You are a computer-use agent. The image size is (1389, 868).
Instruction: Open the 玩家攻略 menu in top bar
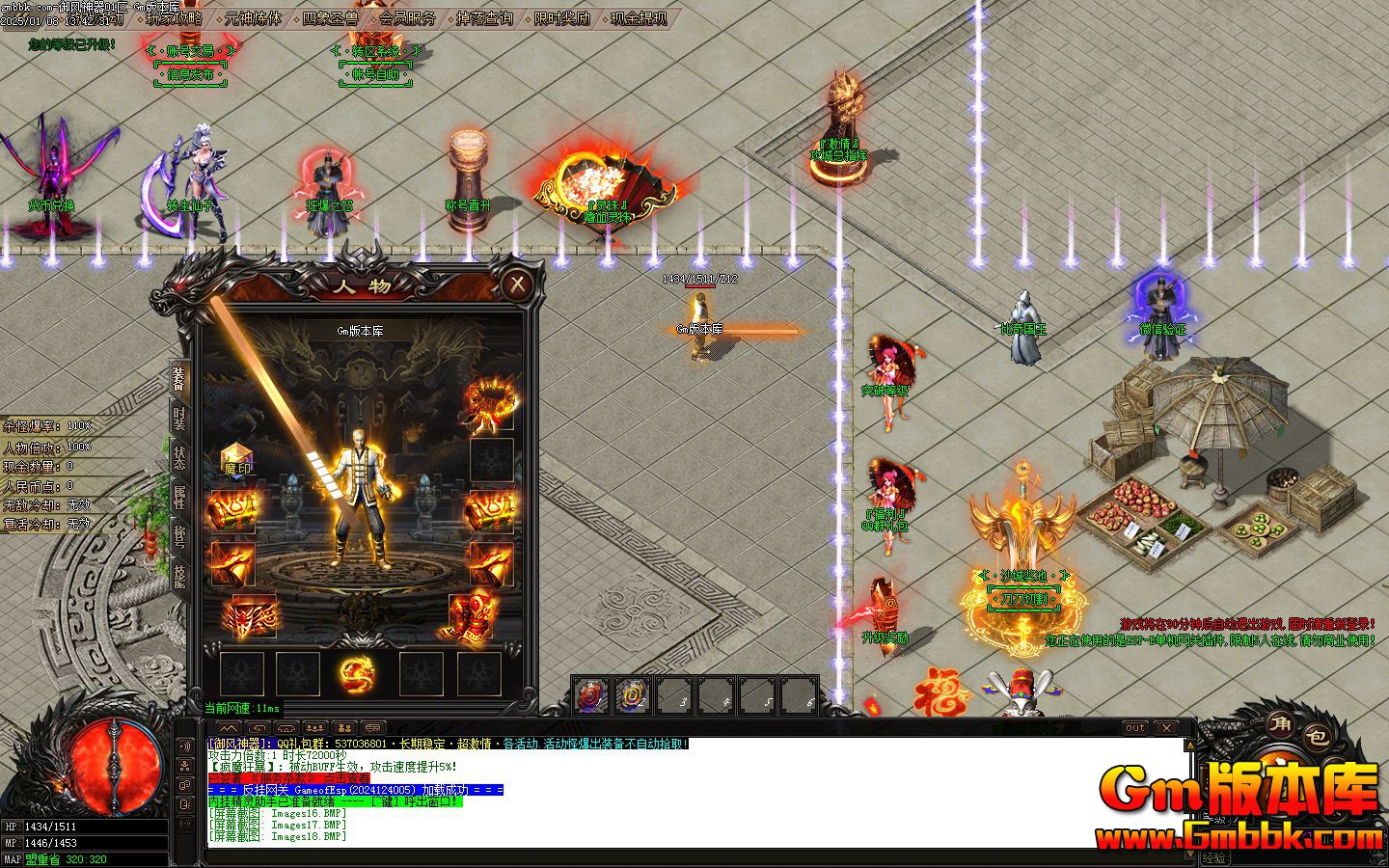pyautogui.click(x=177, y=16)
